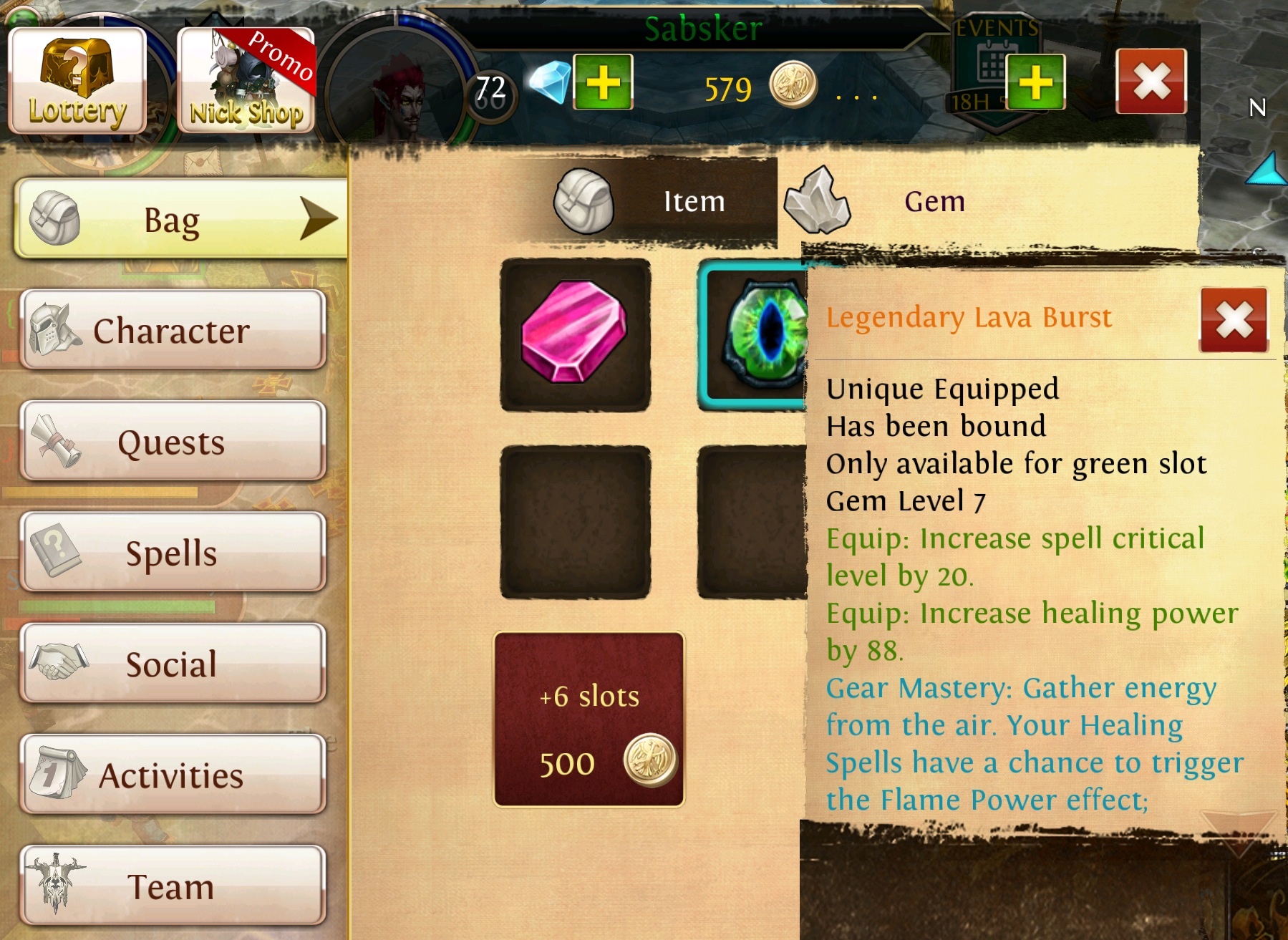
Task: Open the Team menu
Action: click(x=173, y=886)
